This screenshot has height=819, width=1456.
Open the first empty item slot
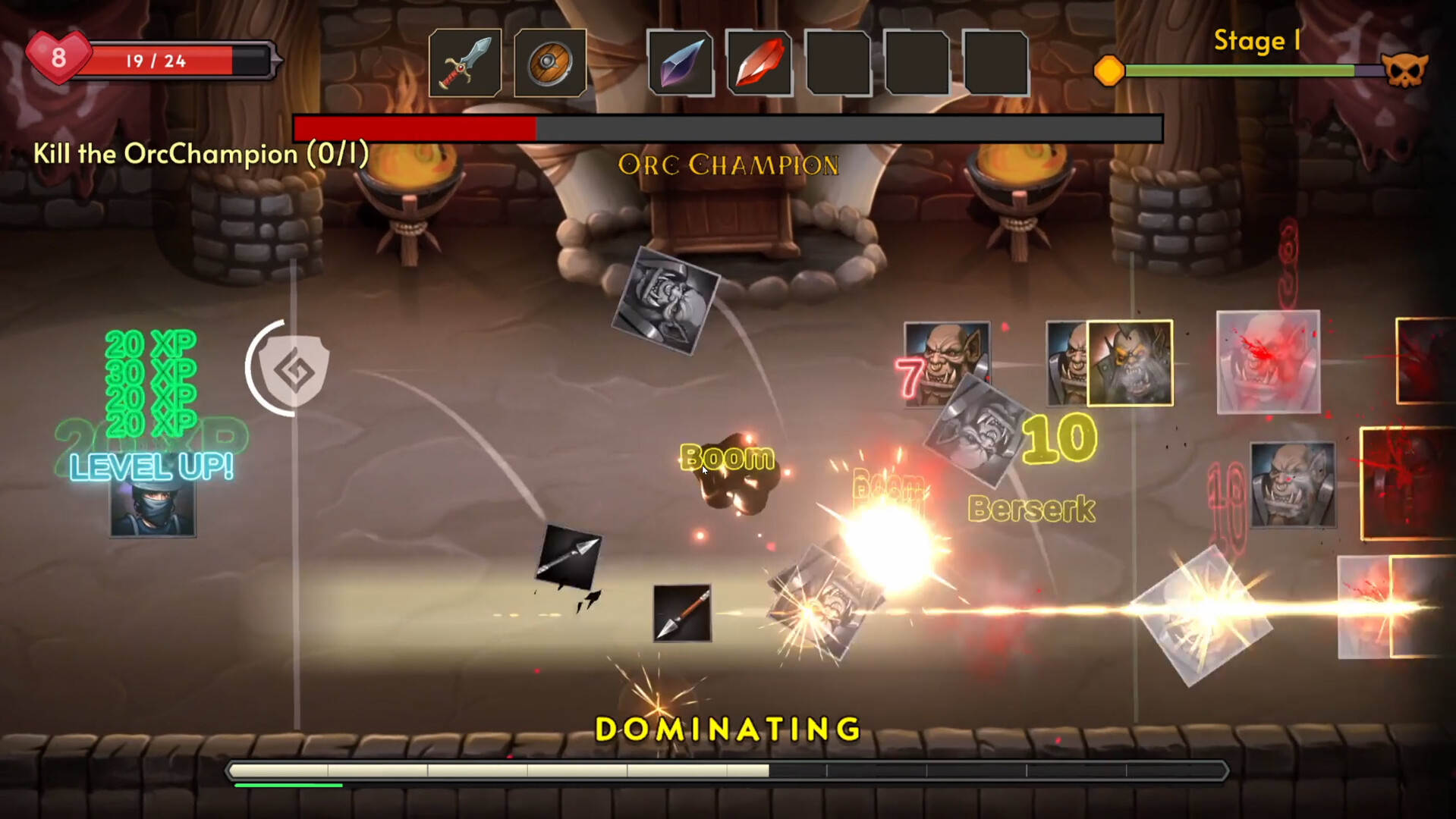point(839,63)
